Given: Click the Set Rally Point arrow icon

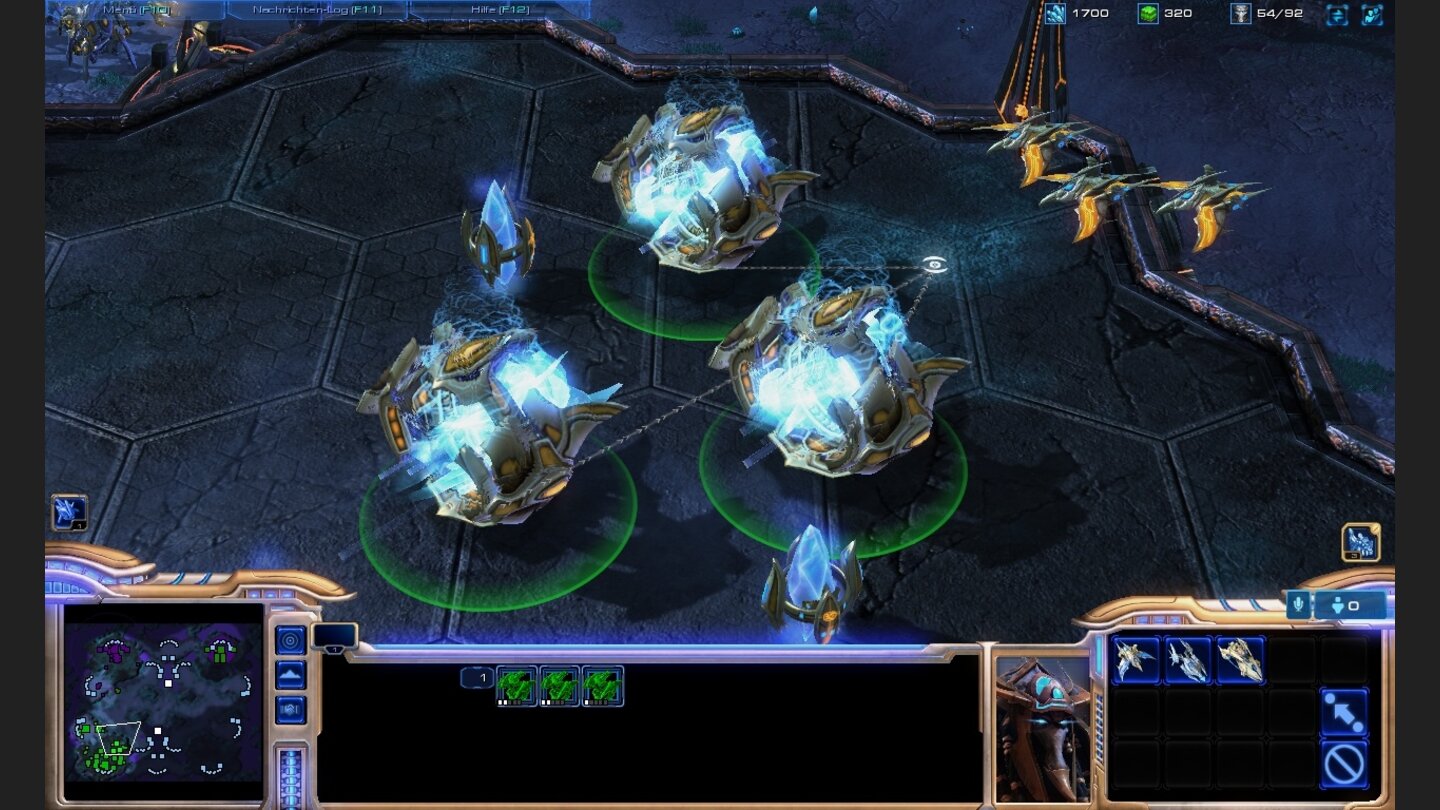Looking at the screenshot, I should [x=1346, y=714].
